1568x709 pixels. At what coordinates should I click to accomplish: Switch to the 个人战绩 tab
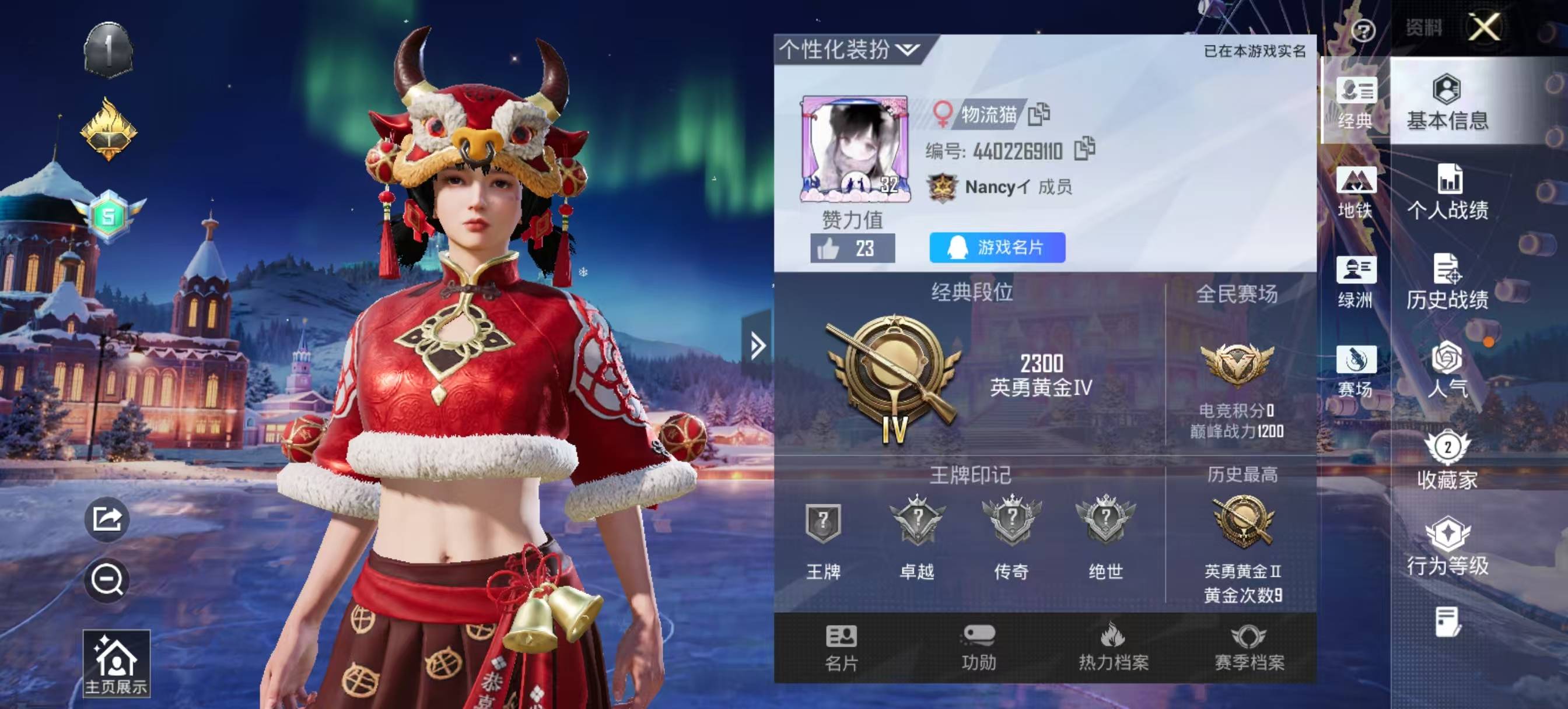tap(1447, 192)
